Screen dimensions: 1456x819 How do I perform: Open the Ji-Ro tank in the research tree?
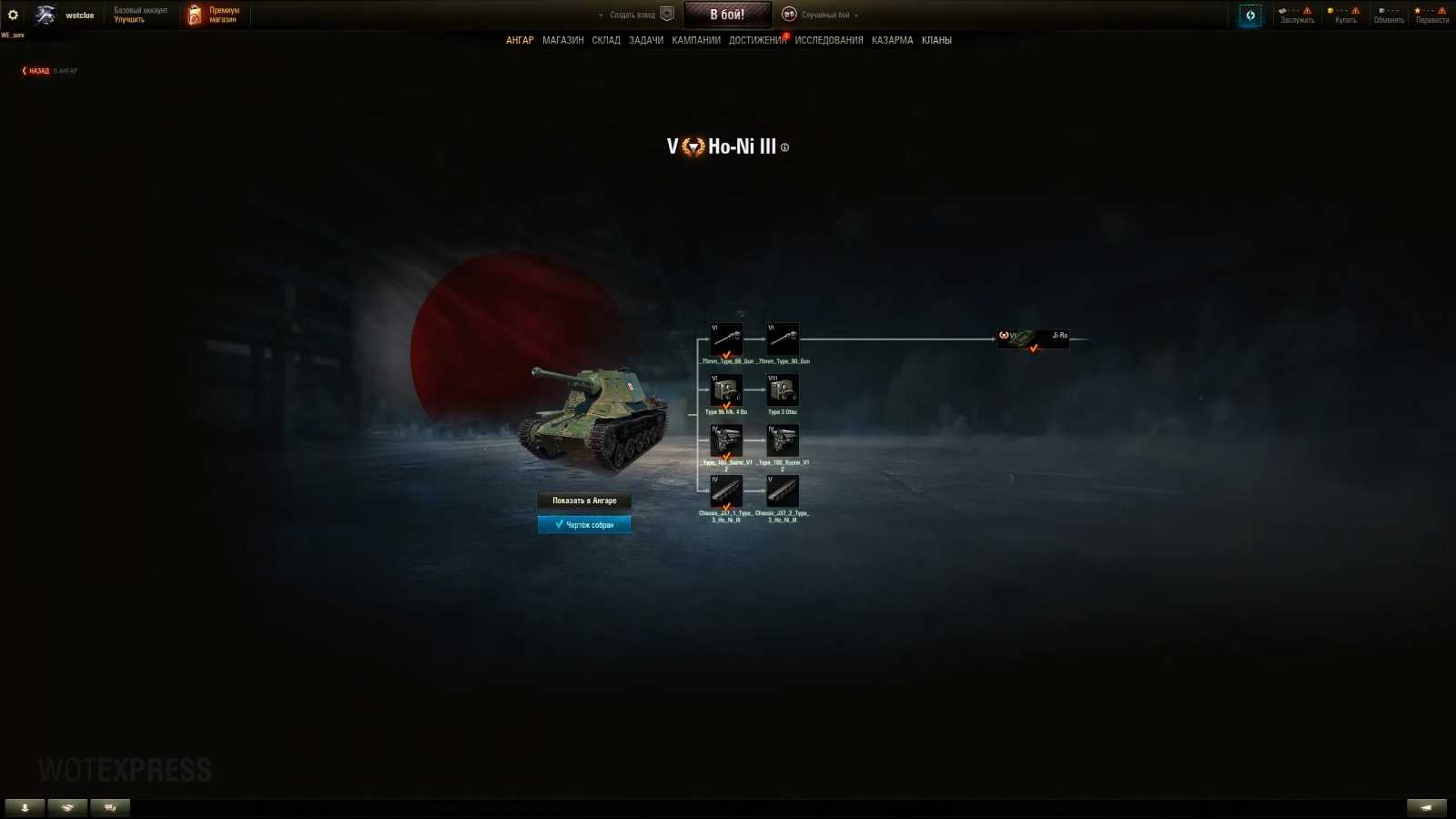click(x=1033, y=339)
